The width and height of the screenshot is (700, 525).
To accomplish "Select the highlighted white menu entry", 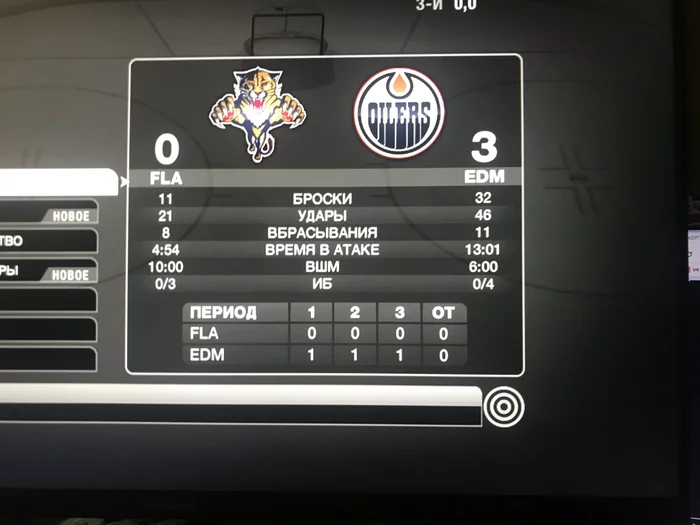I will pyautogui.click(x=55, y=181).
